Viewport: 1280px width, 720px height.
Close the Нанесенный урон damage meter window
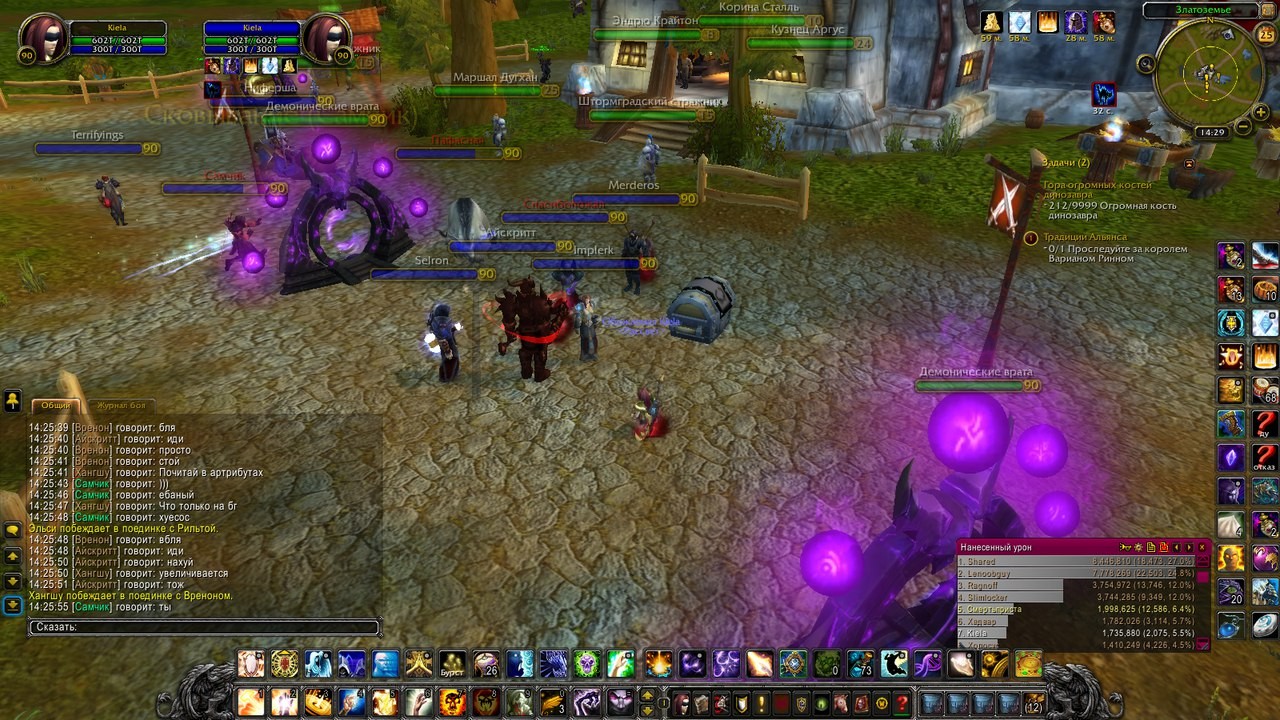coord(1202,547)
